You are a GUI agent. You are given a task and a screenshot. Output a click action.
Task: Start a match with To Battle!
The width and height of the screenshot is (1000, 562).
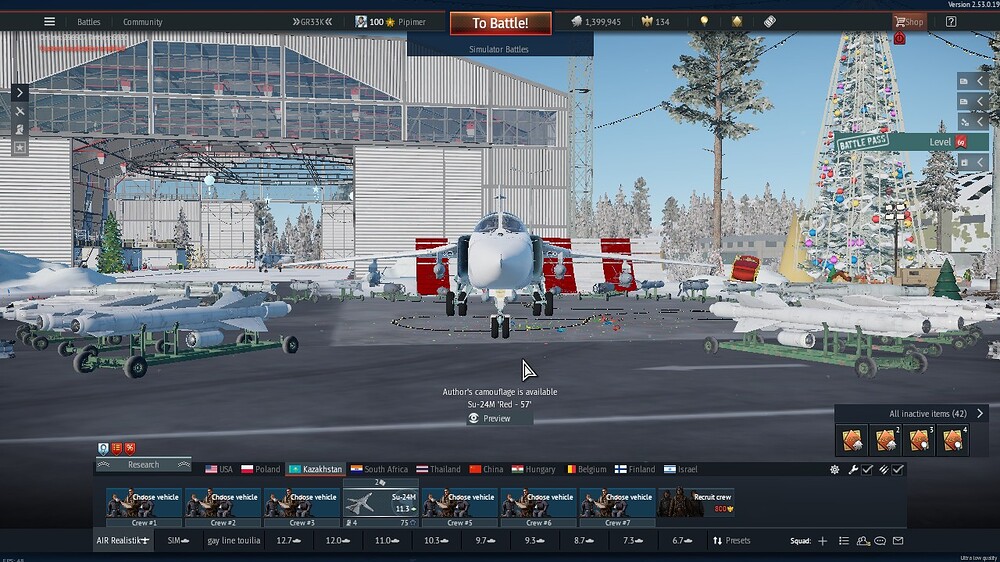click(x=500, y=23)
